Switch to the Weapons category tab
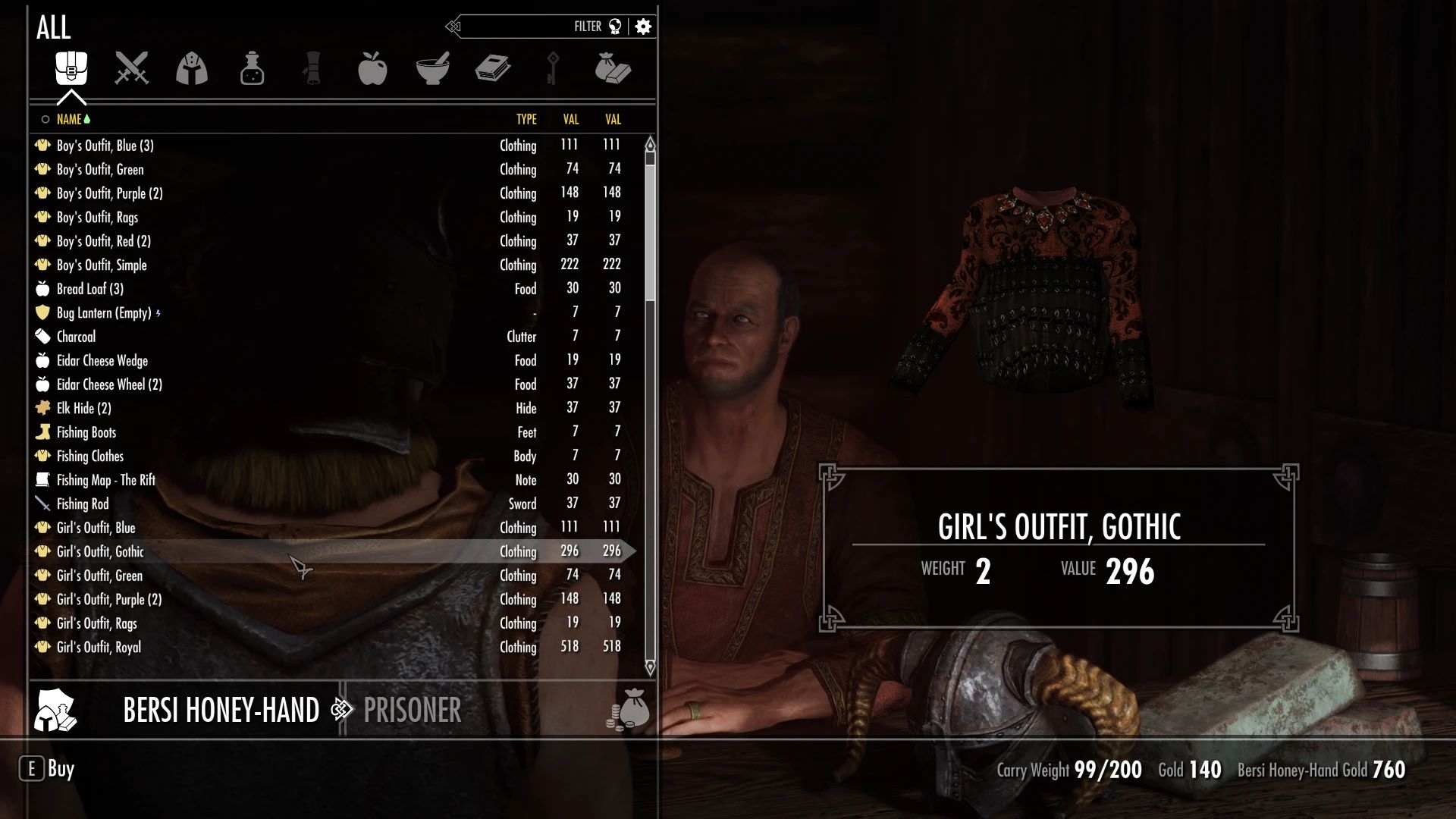The image size is (1456, 819). click(x=131, y=68)
